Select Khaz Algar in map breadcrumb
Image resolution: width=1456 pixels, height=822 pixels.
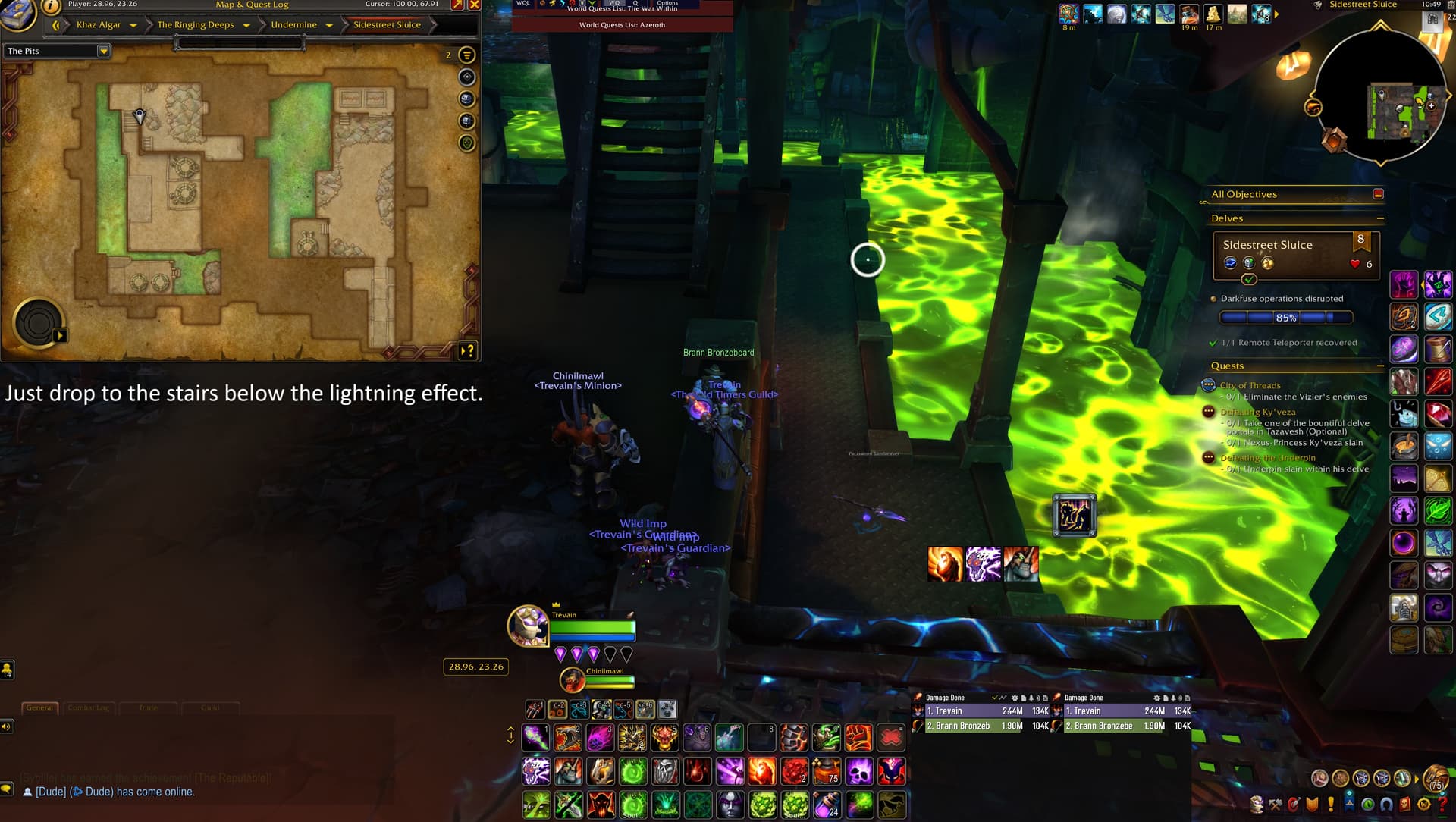99,25
